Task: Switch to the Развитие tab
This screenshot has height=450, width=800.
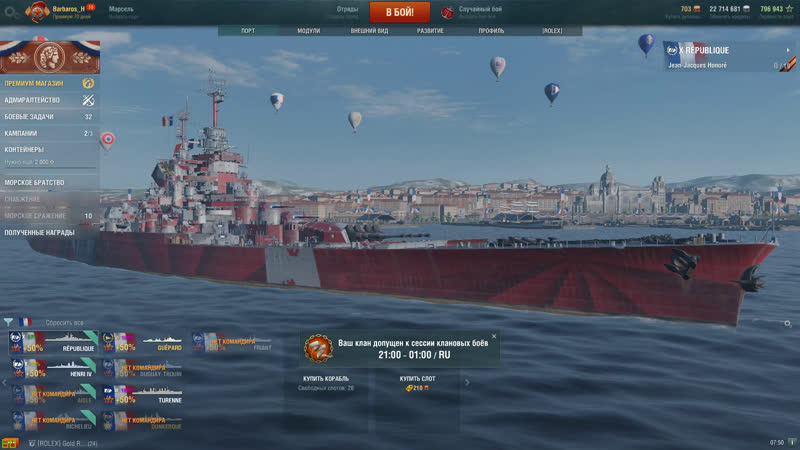Action: coord(430,31)
